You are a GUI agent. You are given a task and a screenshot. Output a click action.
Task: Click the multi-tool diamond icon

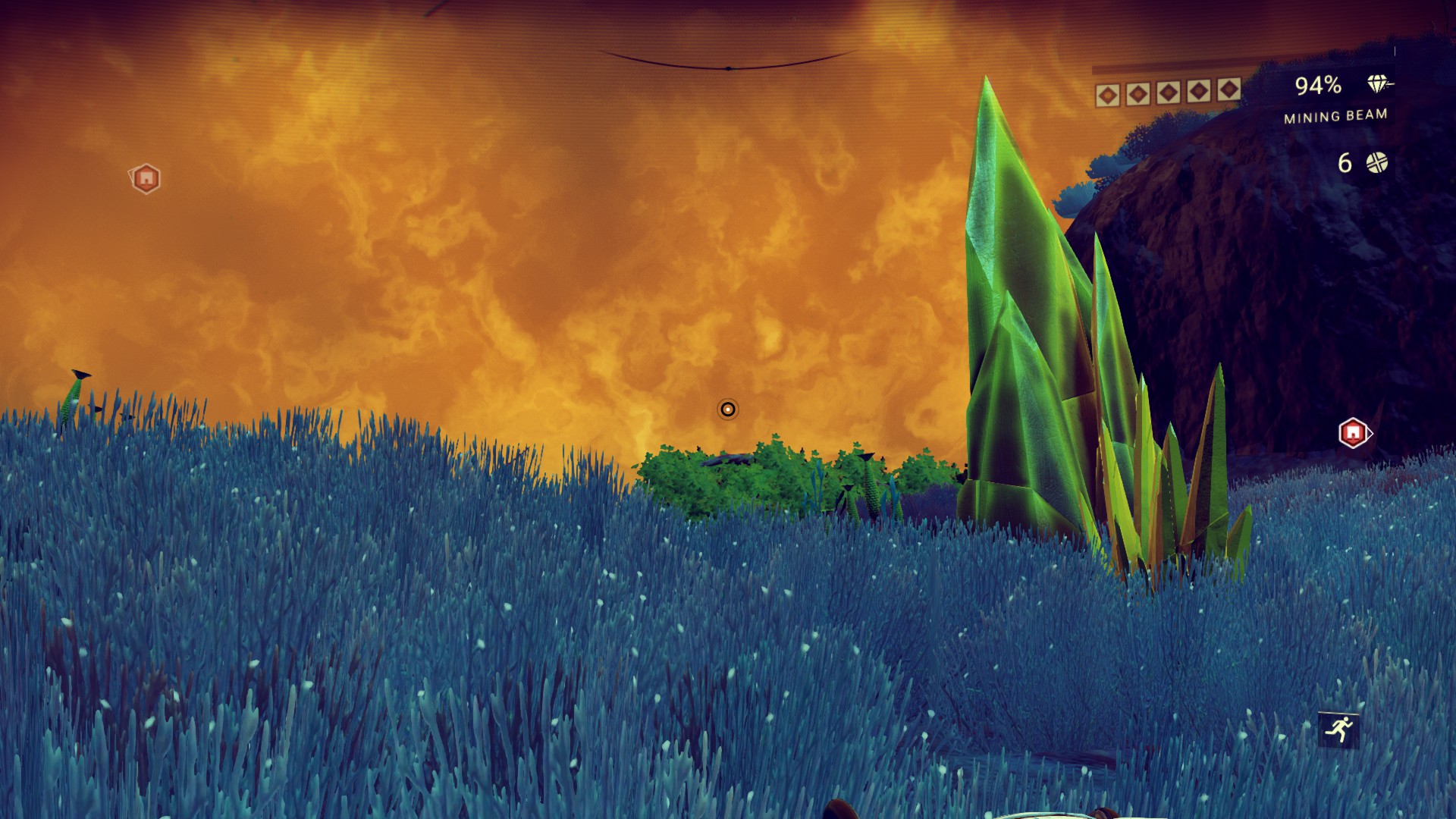(x=1378, y=84)
